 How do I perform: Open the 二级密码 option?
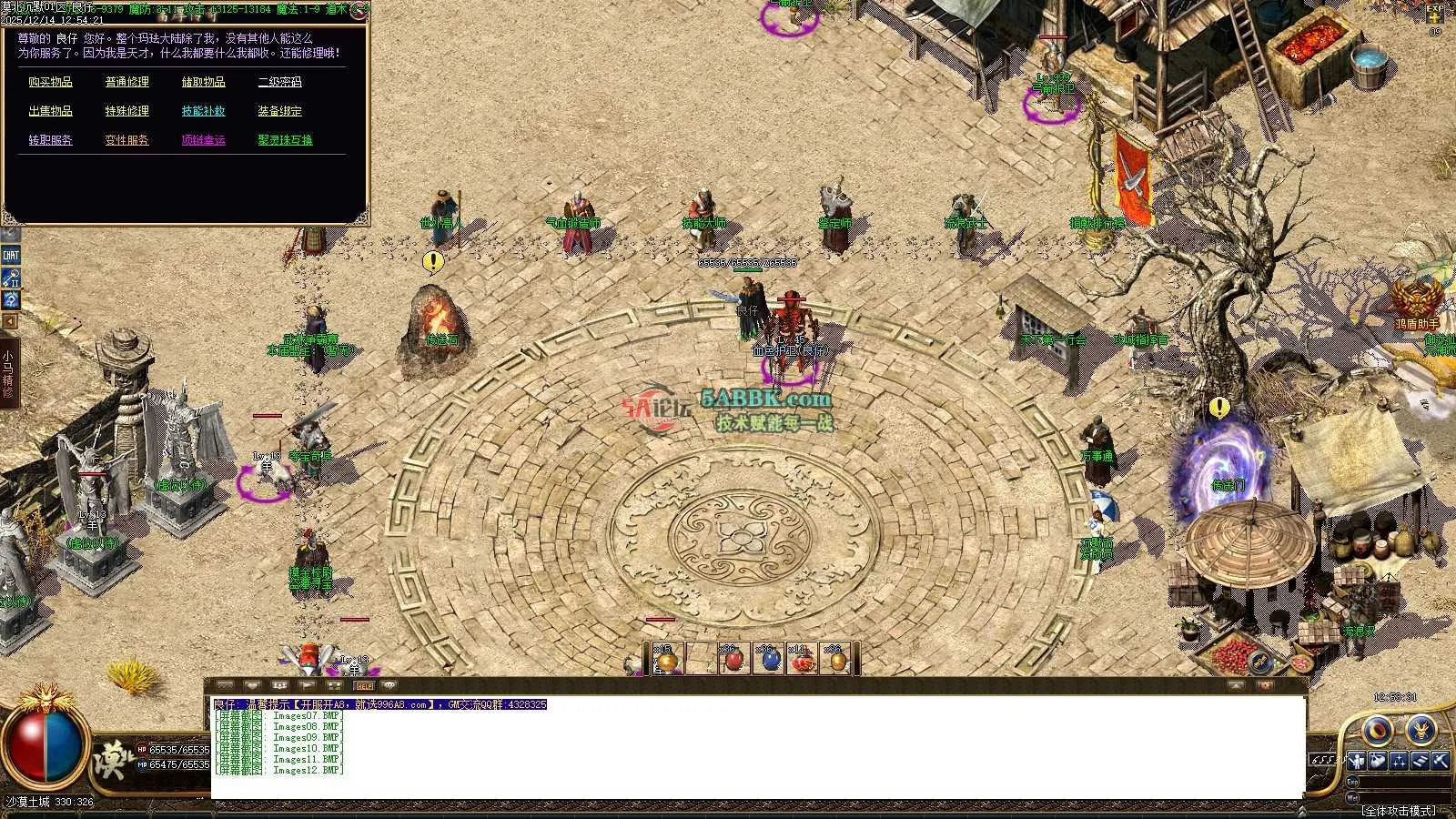point(279,82)
